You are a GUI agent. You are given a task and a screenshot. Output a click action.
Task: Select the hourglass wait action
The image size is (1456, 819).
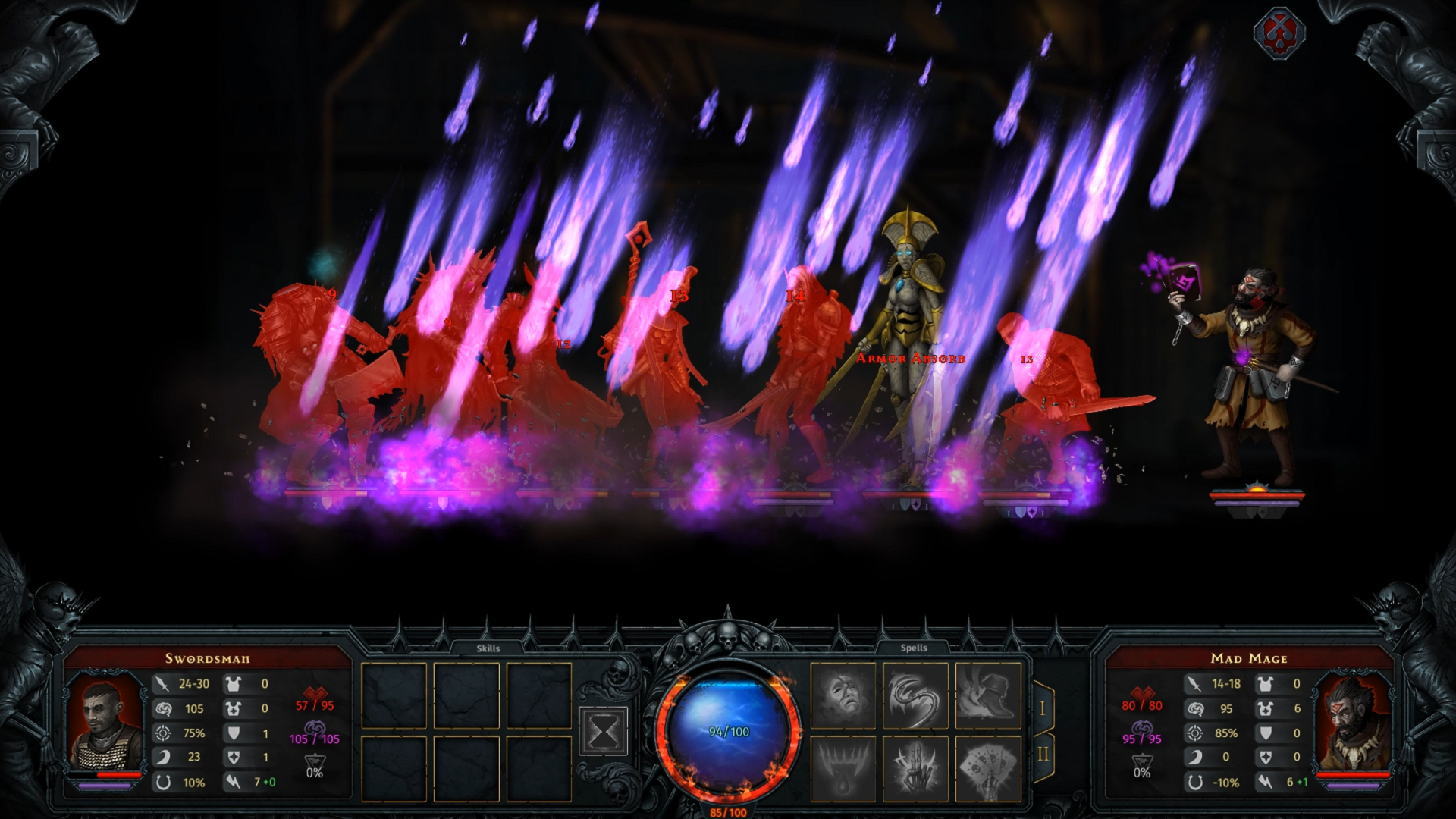click(603, 730)
